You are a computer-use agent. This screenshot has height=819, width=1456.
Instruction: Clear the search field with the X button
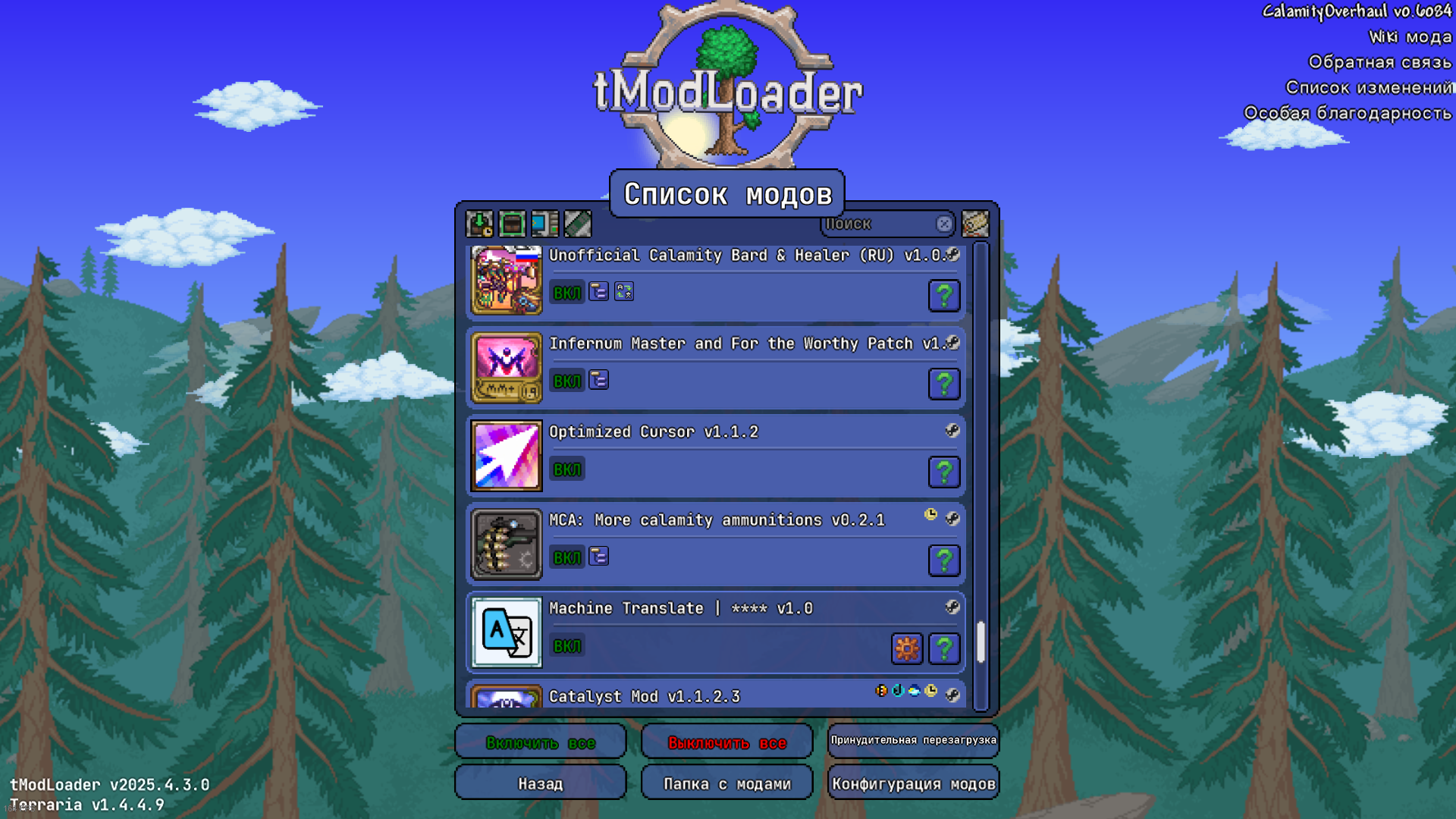coord(944,224)
